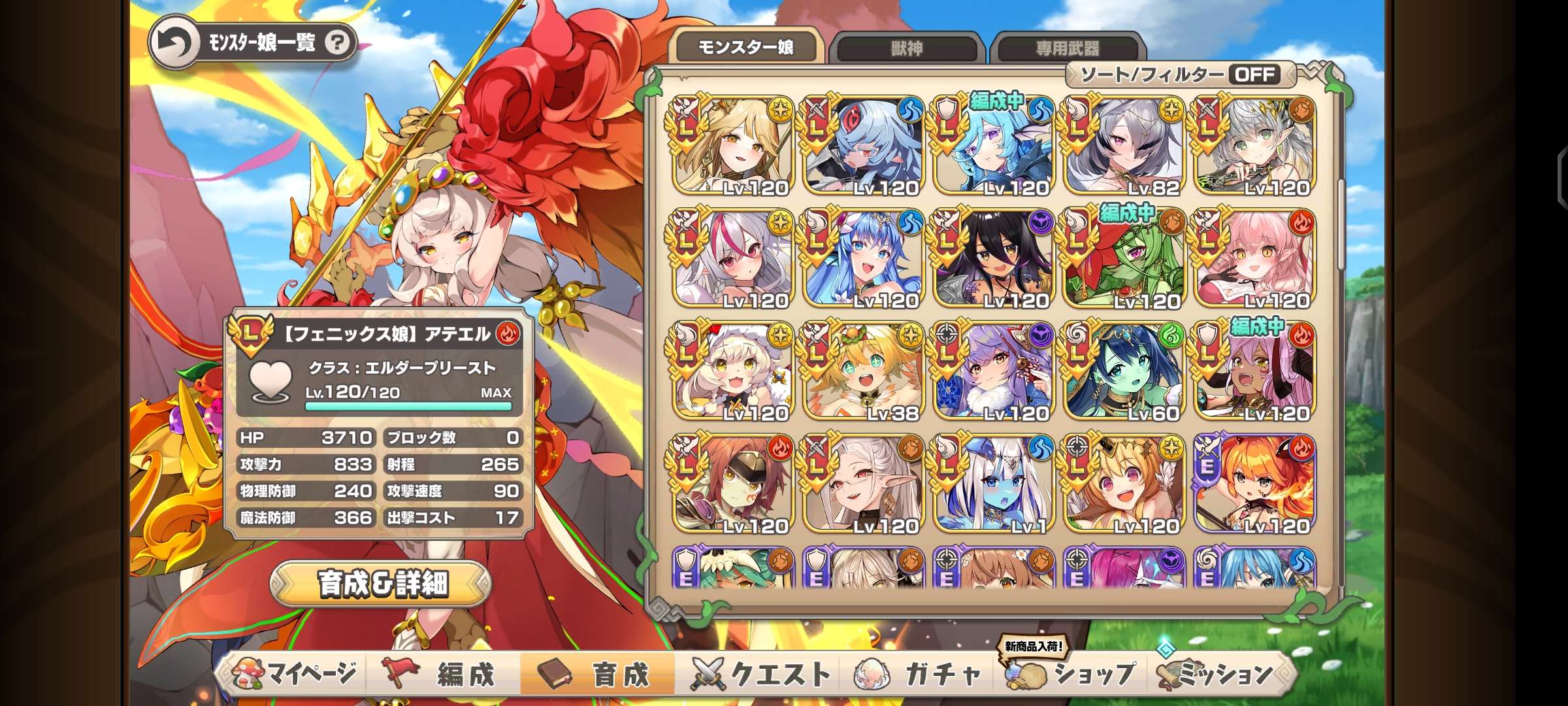
Task: Go to マイページ in the bottom menu
Action: tap(295, 674)
